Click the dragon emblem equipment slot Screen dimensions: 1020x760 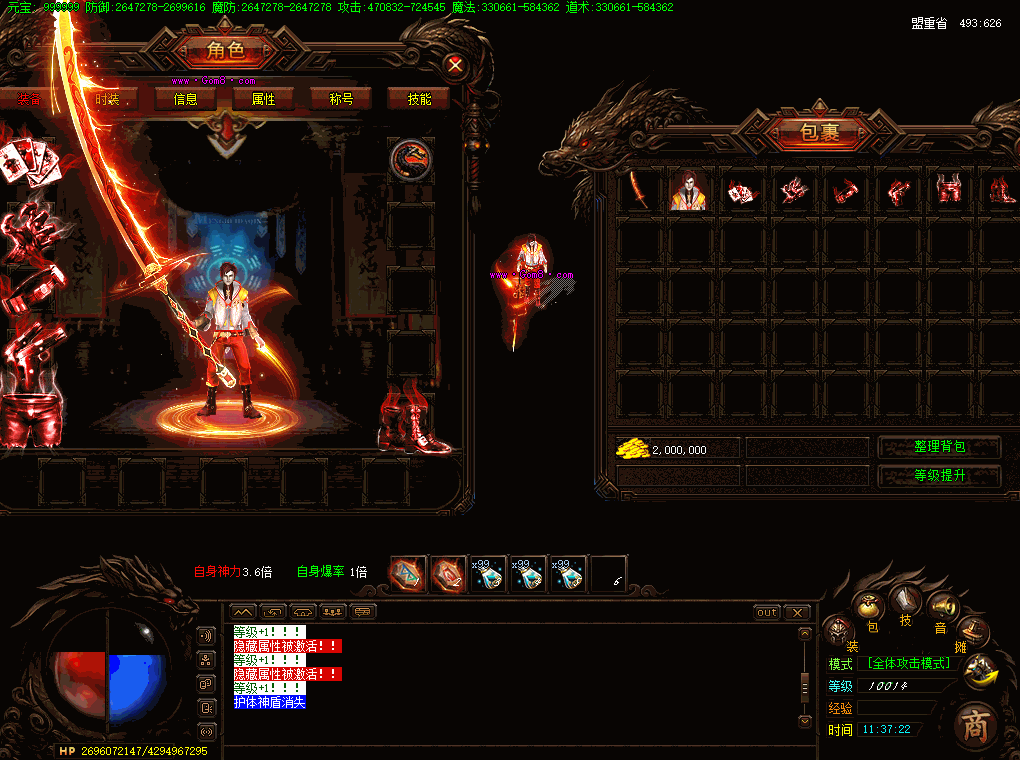pyautogui.click(x=410, y=161)
